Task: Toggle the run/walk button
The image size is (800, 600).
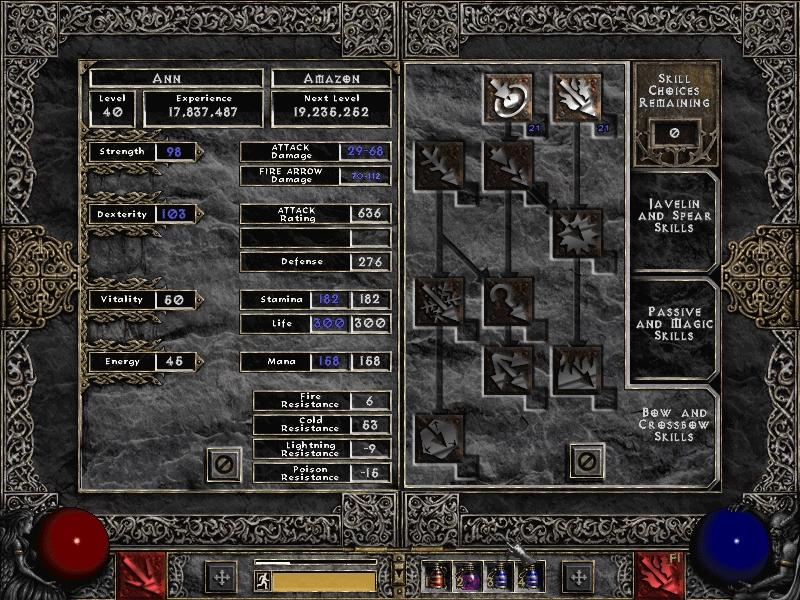Action: [x=262, y=579]
